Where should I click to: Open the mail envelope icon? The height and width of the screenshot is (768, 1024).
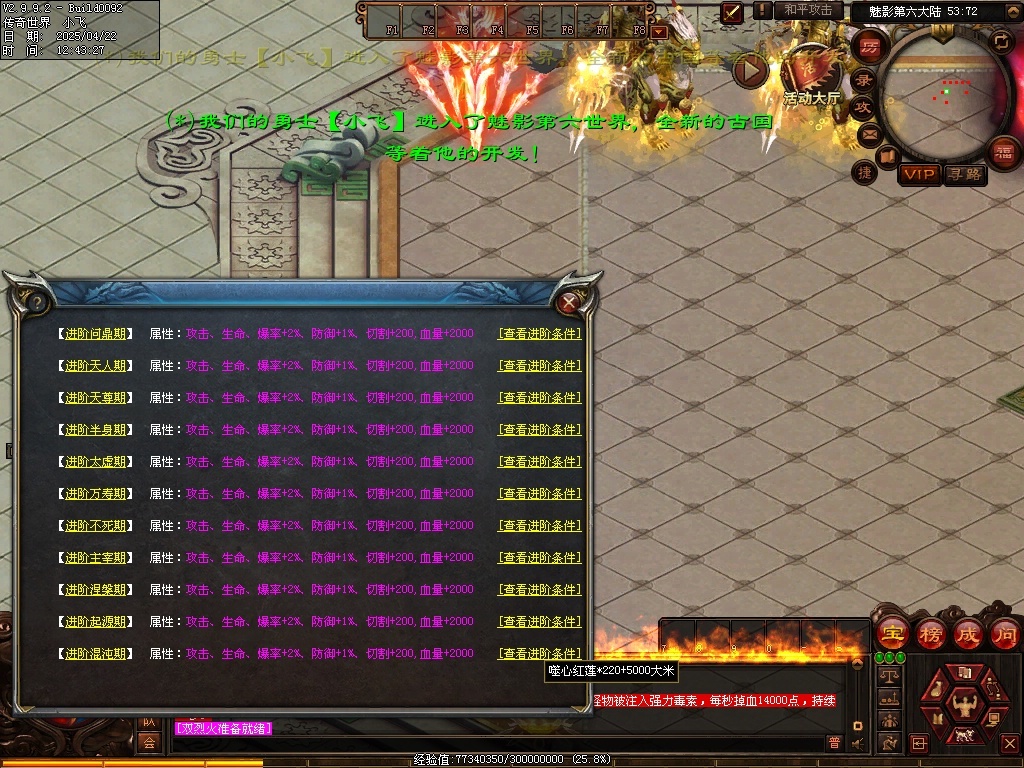pos(870,133)
